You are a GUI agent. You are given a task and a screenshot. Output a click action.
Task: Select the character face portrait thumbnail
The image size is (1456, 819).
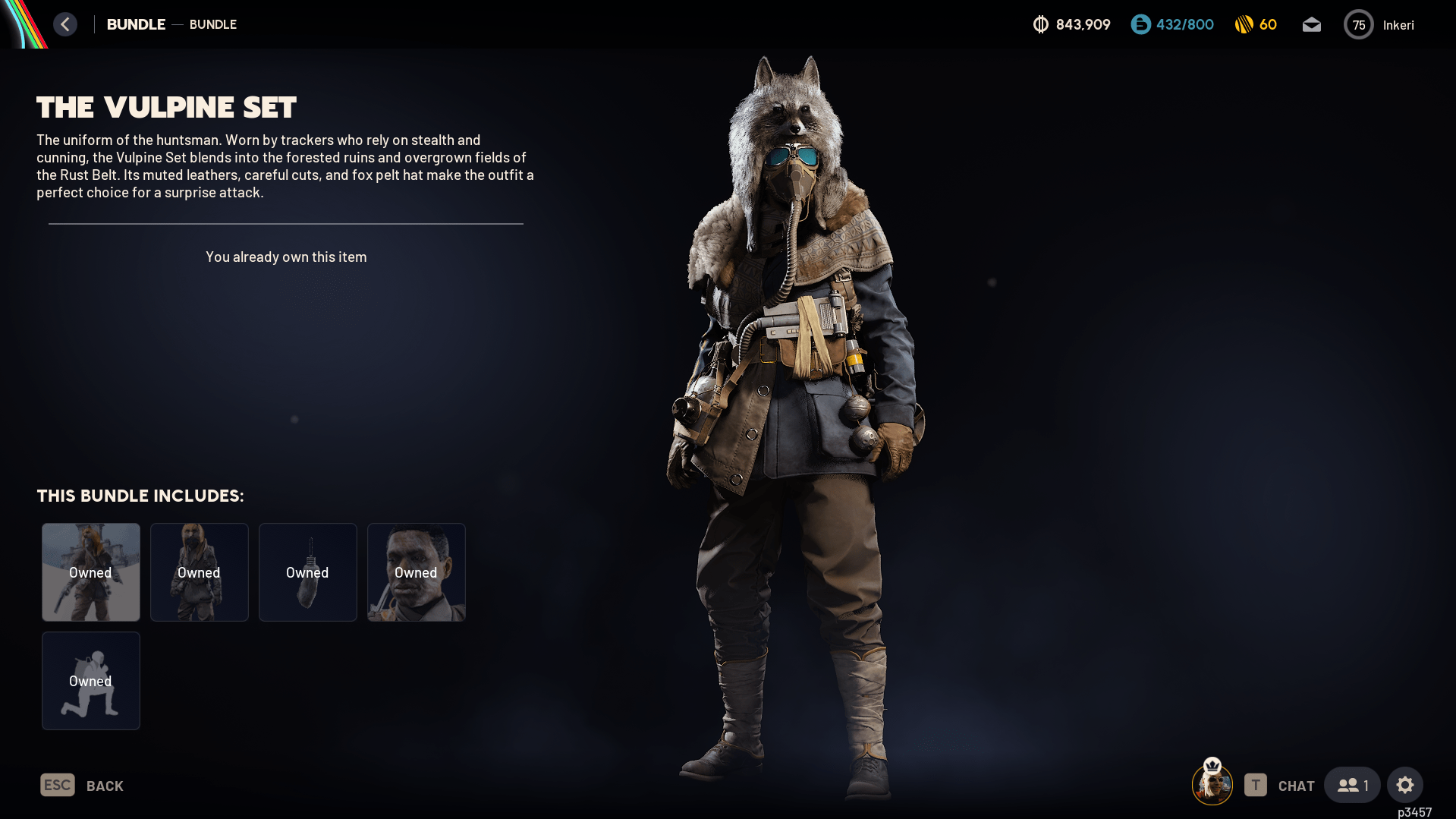pos(417,572)
